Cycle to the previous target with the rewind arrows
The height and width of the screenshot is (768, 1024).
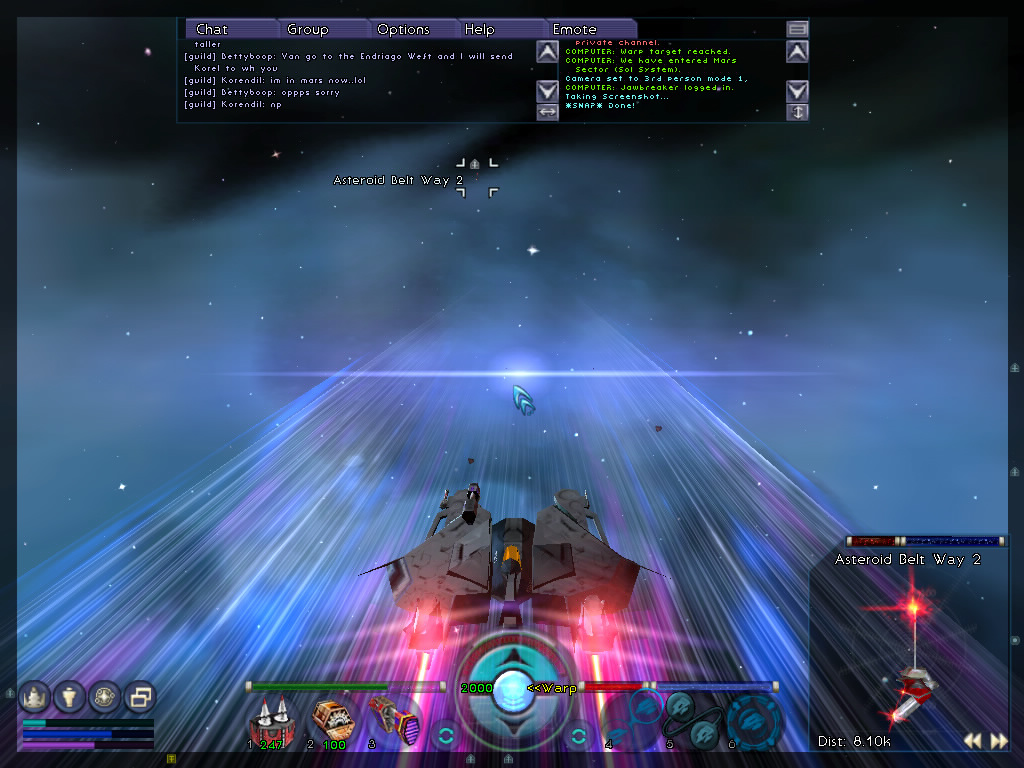point(972,741)
